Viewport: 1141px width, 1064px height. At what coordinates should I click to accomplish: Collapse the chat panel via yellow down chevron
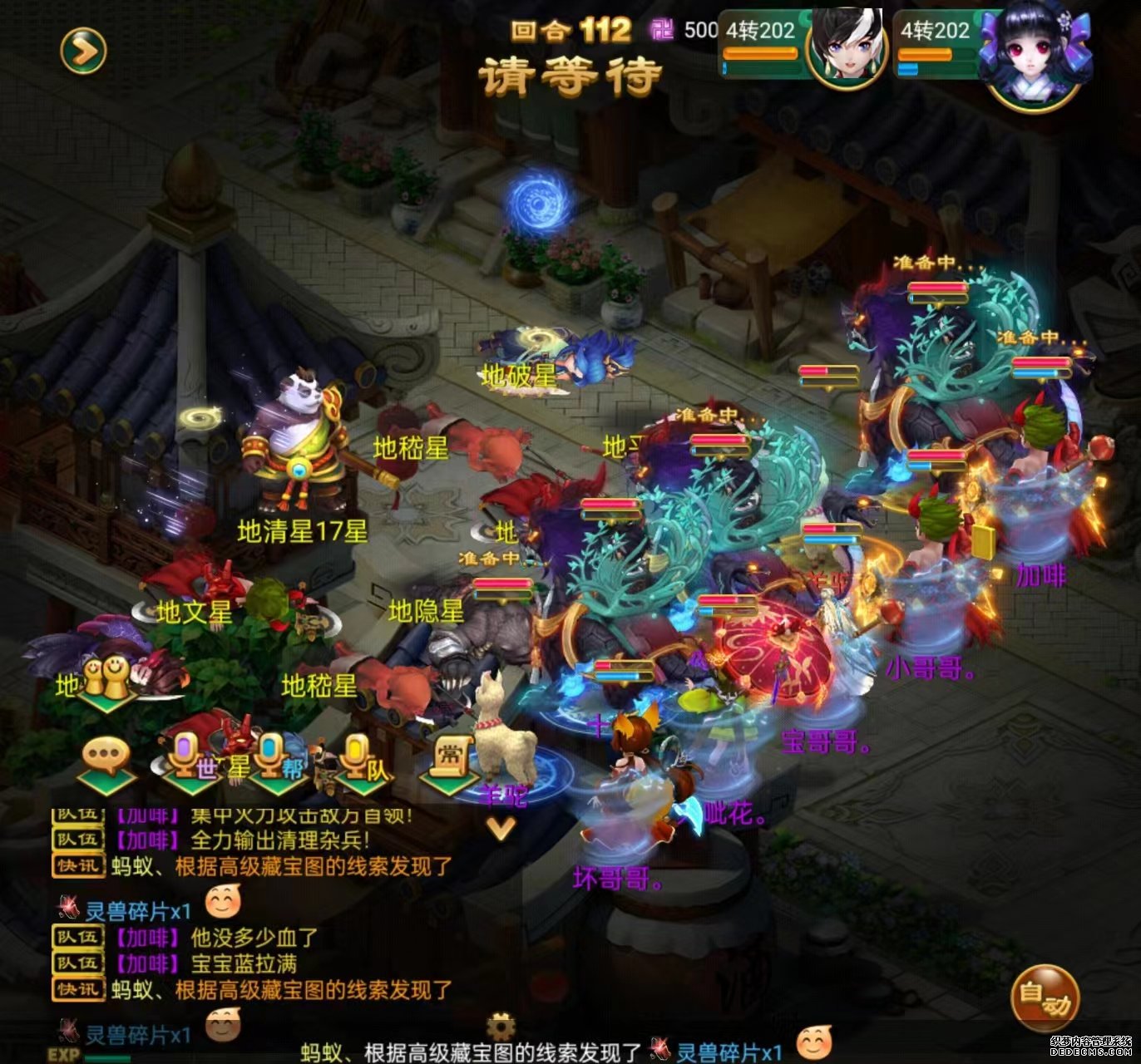pos(501,830)
